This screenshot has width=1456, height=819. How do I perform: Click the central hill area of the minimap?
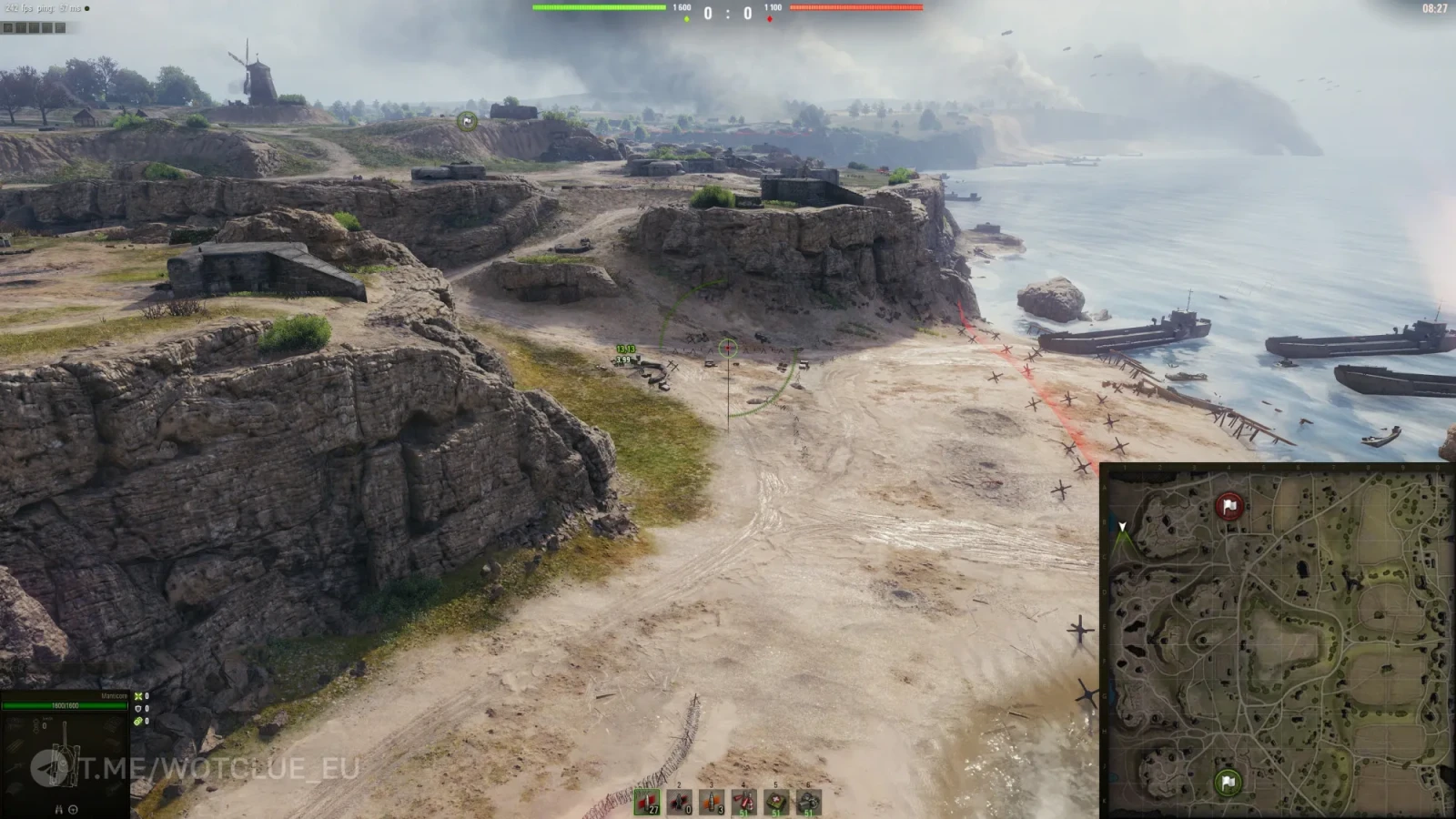1283,637
